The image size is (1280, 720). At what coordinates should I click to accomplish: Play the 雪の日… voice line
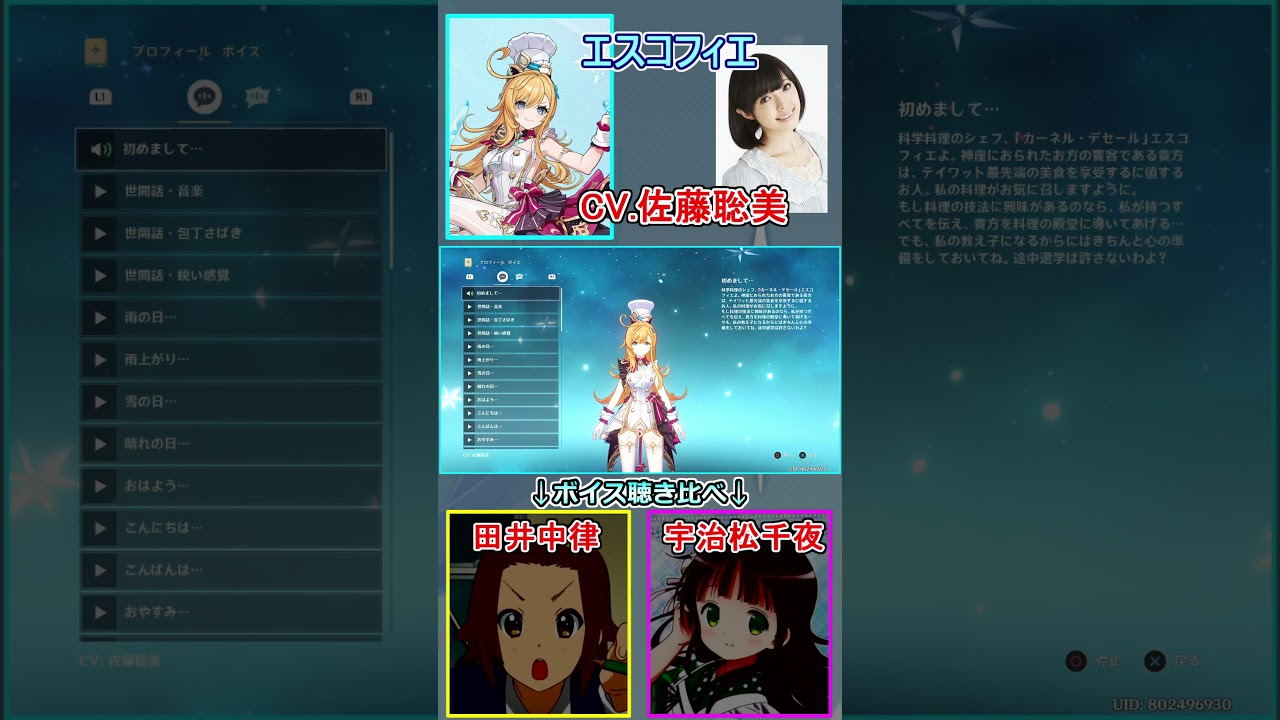point(230,401)
